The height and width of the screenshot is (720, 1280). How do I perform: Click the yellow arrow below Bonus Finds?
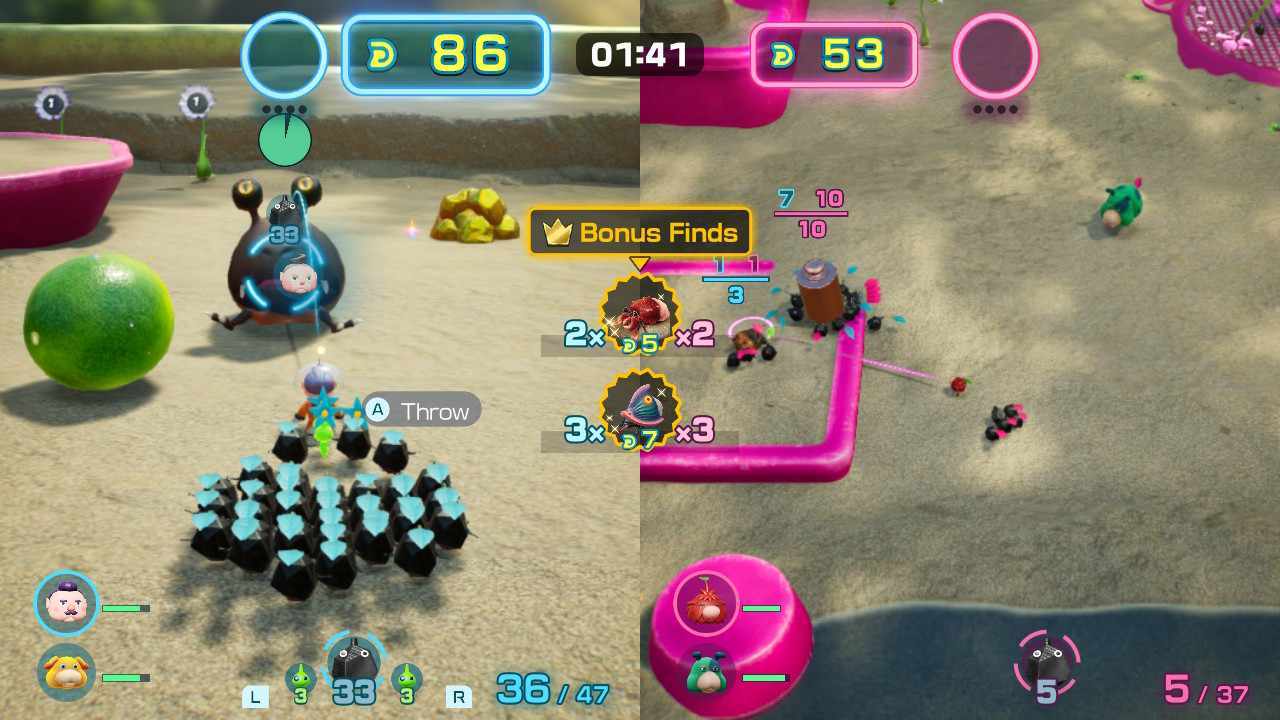click(640, 262)
